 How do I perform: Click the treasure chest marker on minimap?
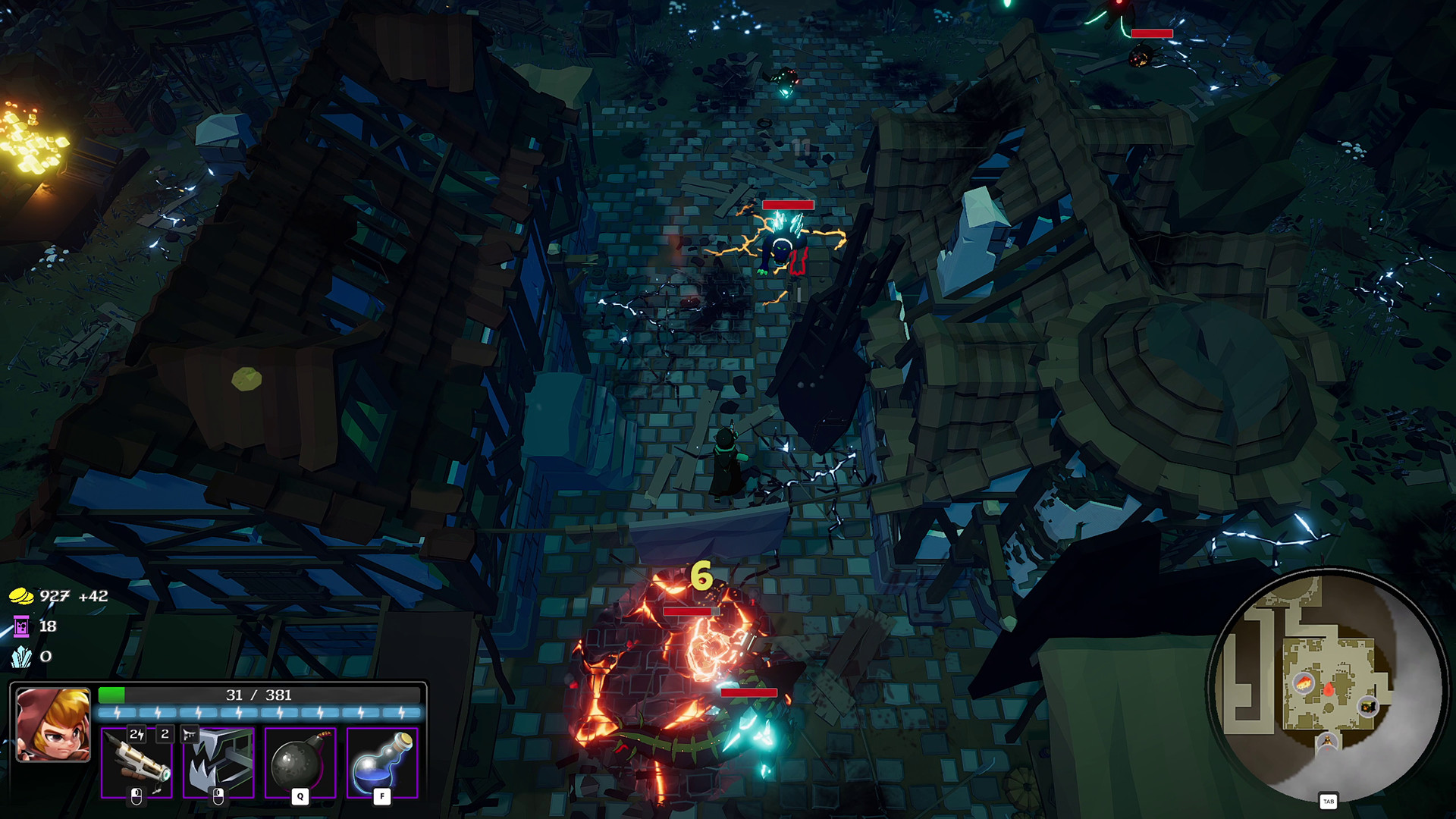pos(1368,707)
